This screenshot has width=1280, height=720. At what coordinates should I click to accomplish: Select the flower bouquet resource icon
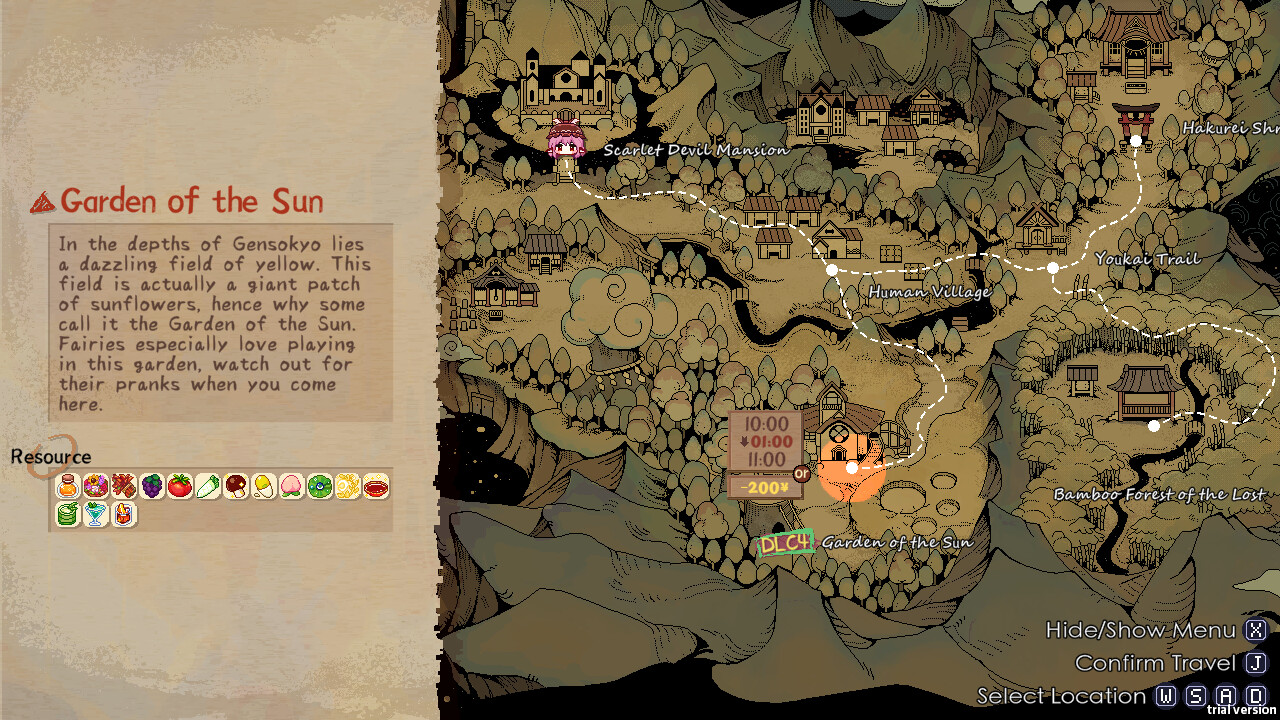(x=96, y=487)
